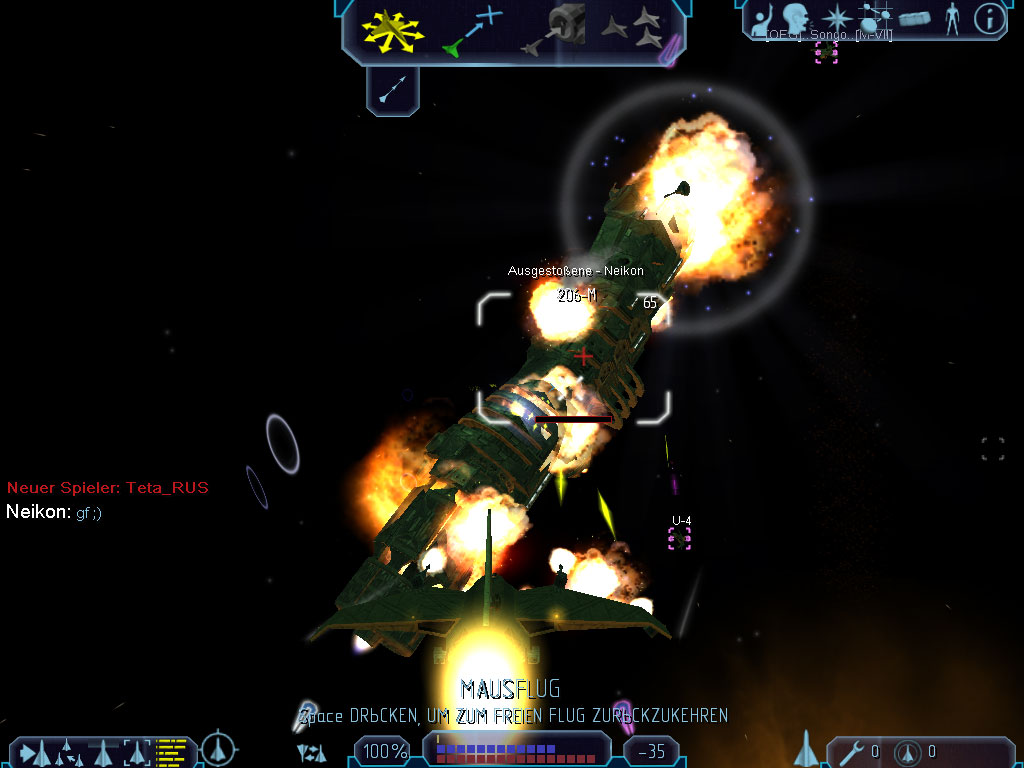Use the shield battery icon

tap(908, 751)
